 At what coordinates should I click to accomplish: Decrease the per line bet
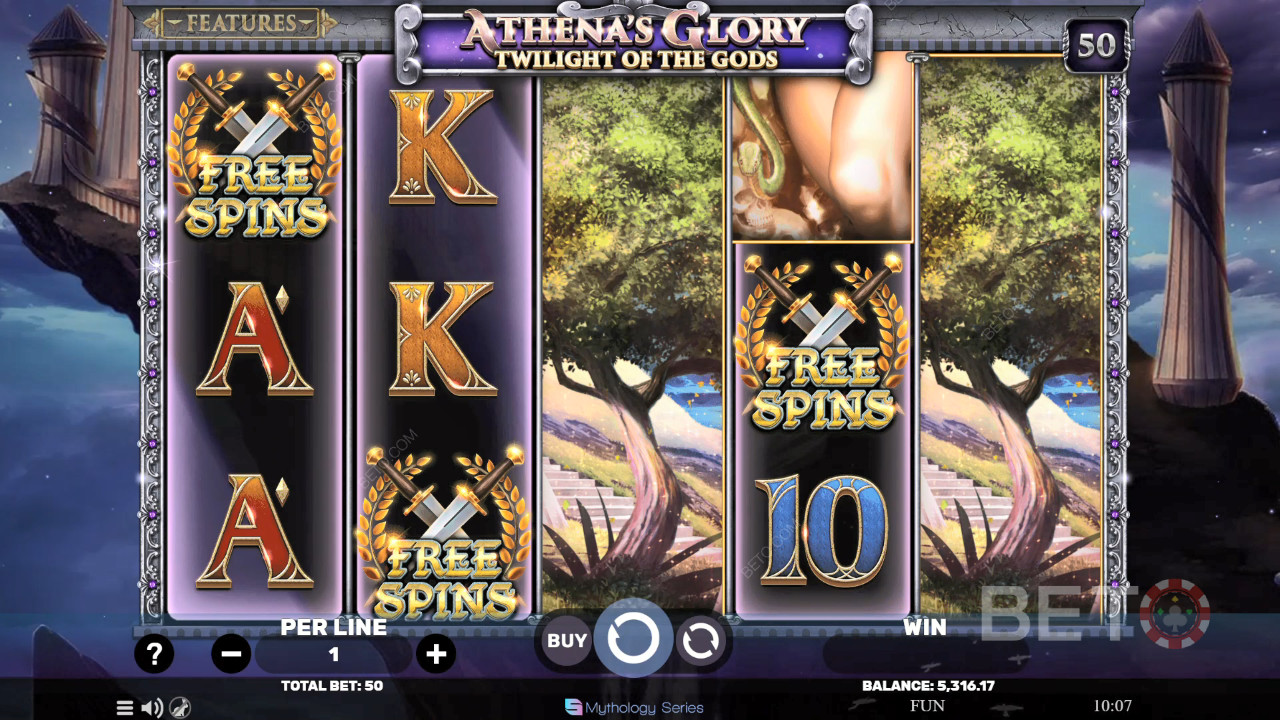click(x=231, y=655)
